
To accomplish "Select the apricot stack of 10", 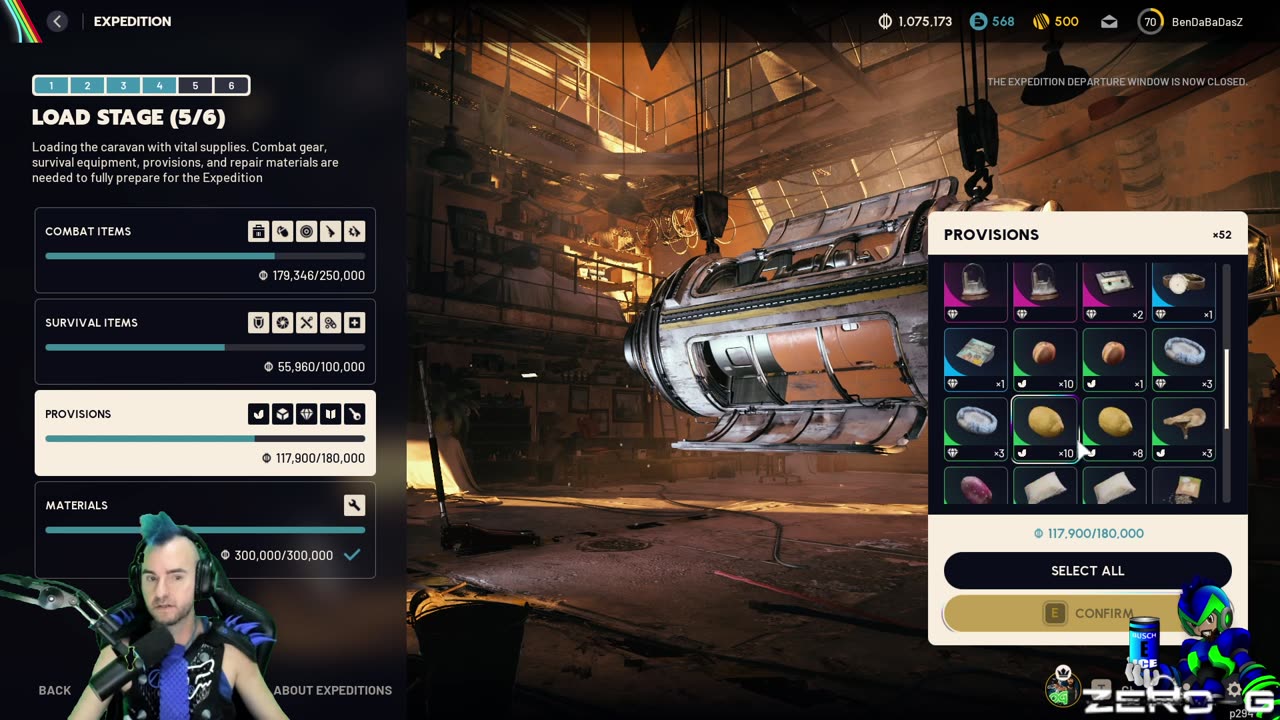I will (x=1044, y=360).
